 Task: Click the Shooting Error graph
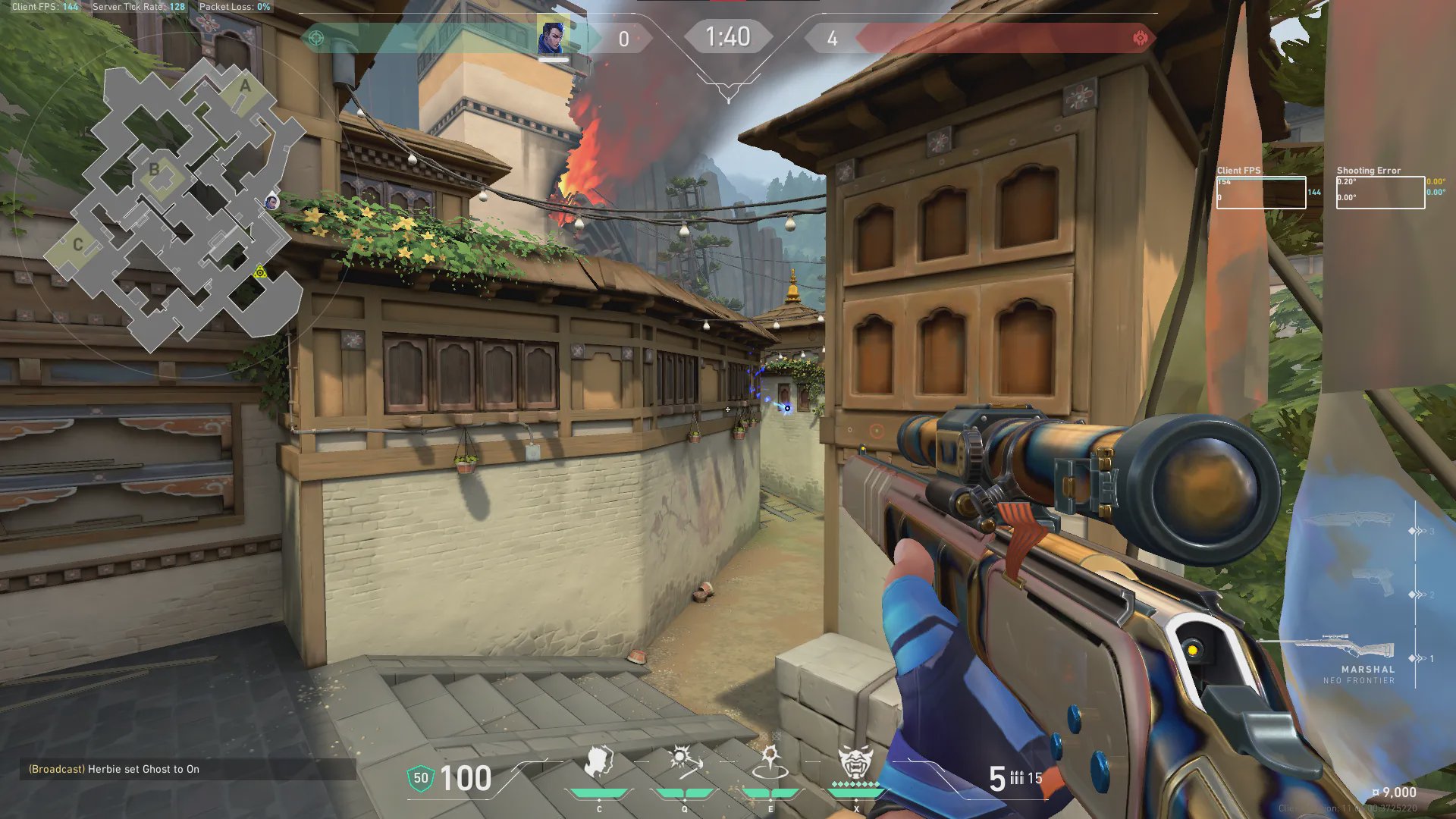click(1380, 193)
